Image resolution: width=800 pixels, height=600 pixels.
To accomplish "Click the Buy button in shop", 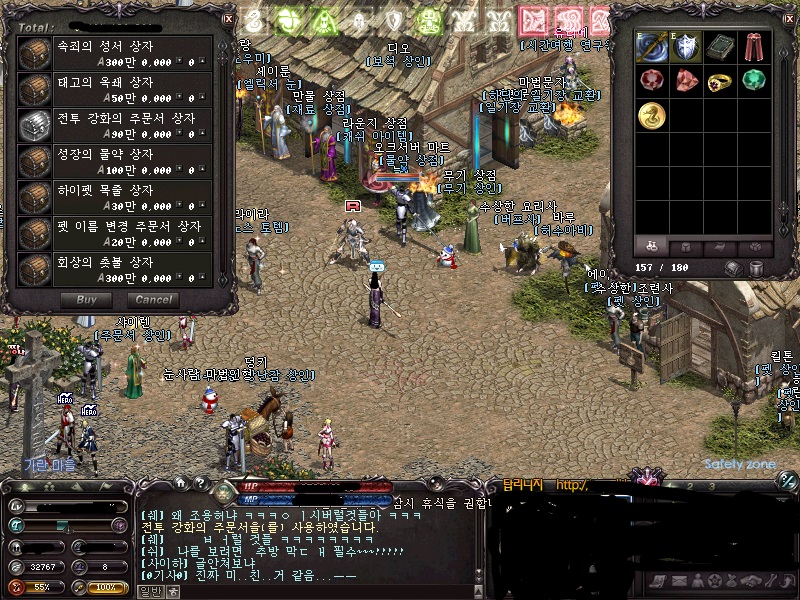I will (x=87, y=299).
